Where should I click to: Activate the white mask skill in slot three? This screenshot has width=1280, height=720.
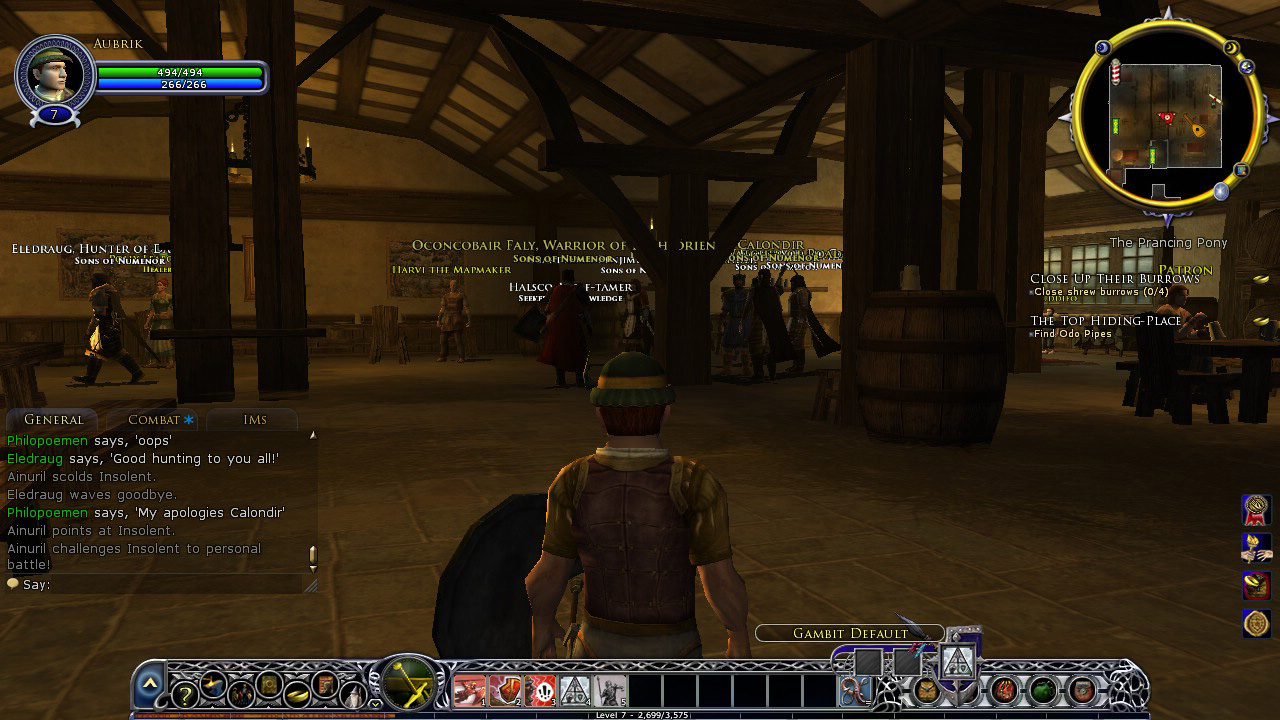tap(540, 691)
